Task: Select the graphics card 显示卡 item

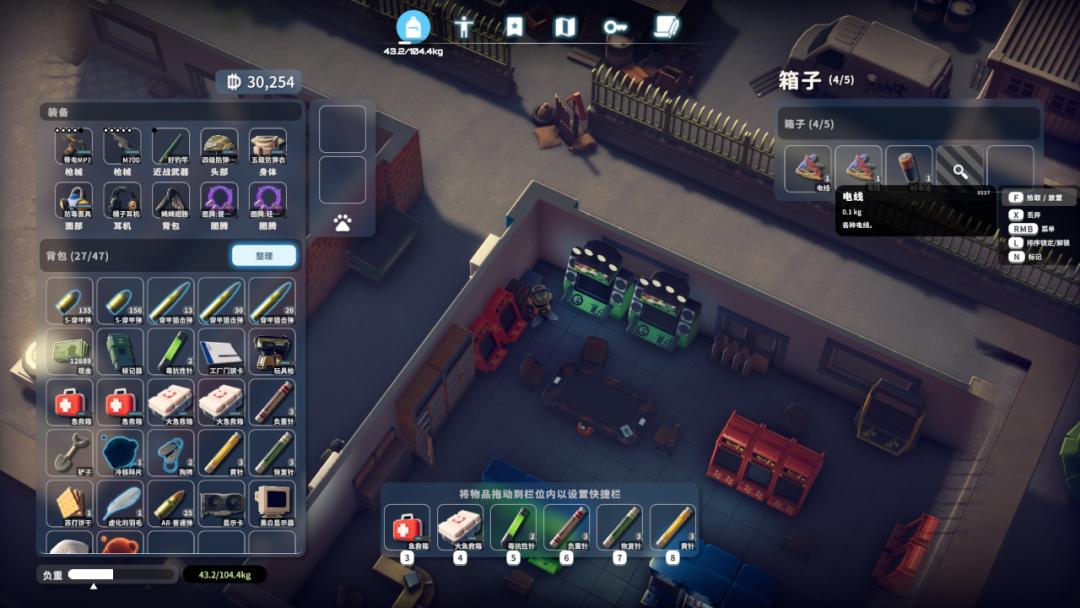Action: pos(221,503)
